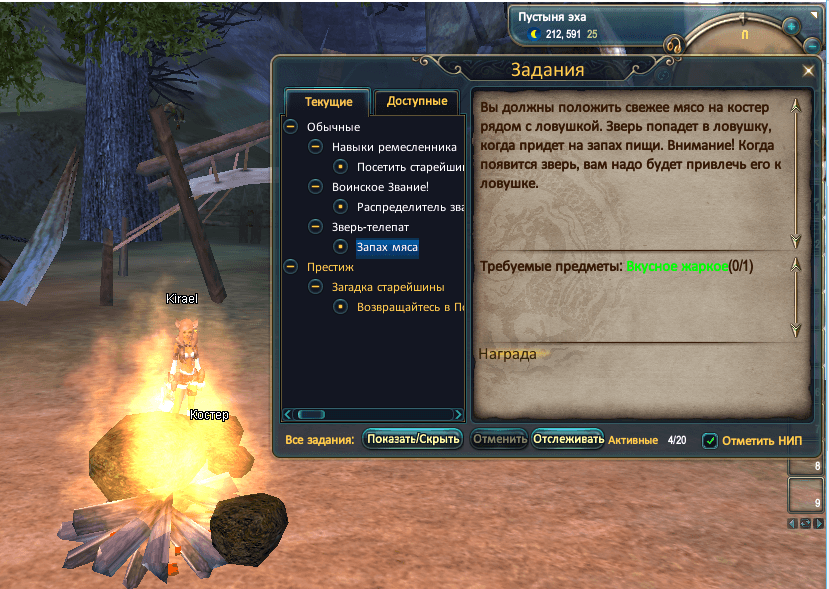The image size is (829, 589).
Task: Choose the Навыки ремесленника quest
Action: pyautogui.click(x=394, y=146)
